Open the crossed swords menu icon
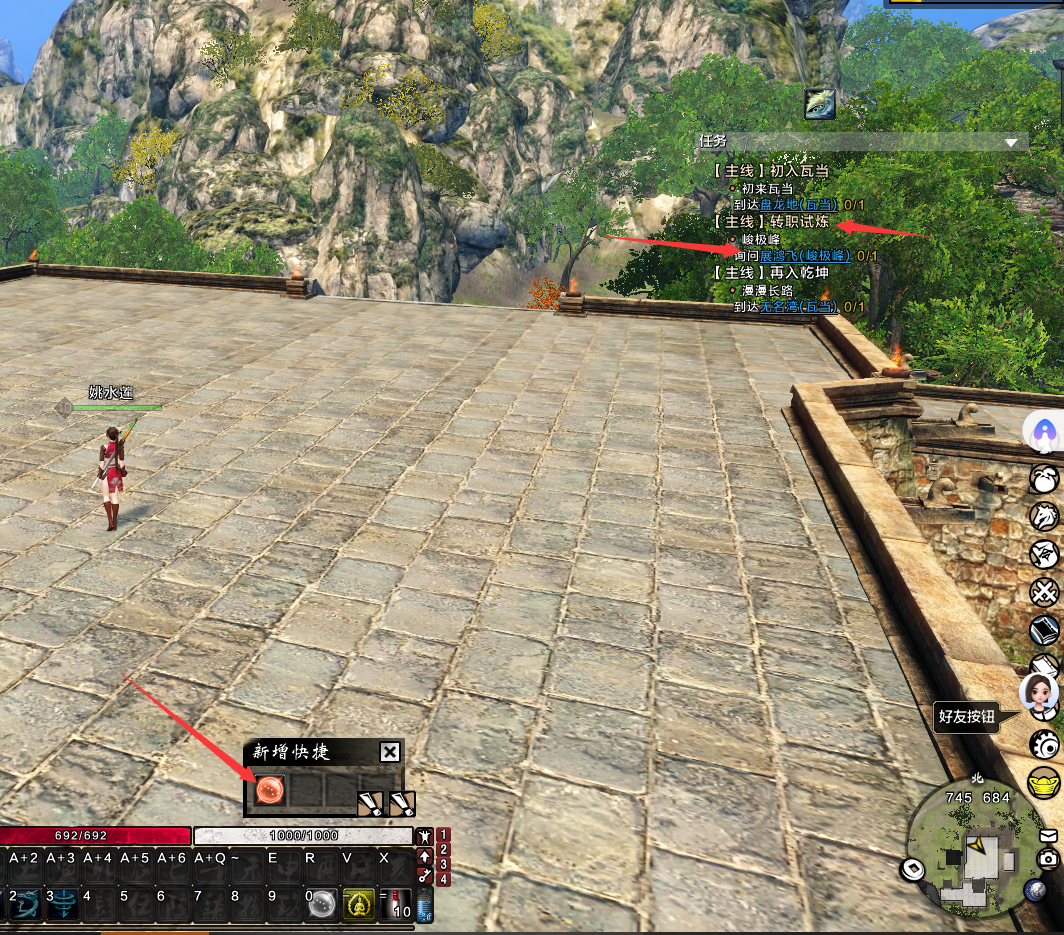The image size is (1064, 935). pos(1045,592)
